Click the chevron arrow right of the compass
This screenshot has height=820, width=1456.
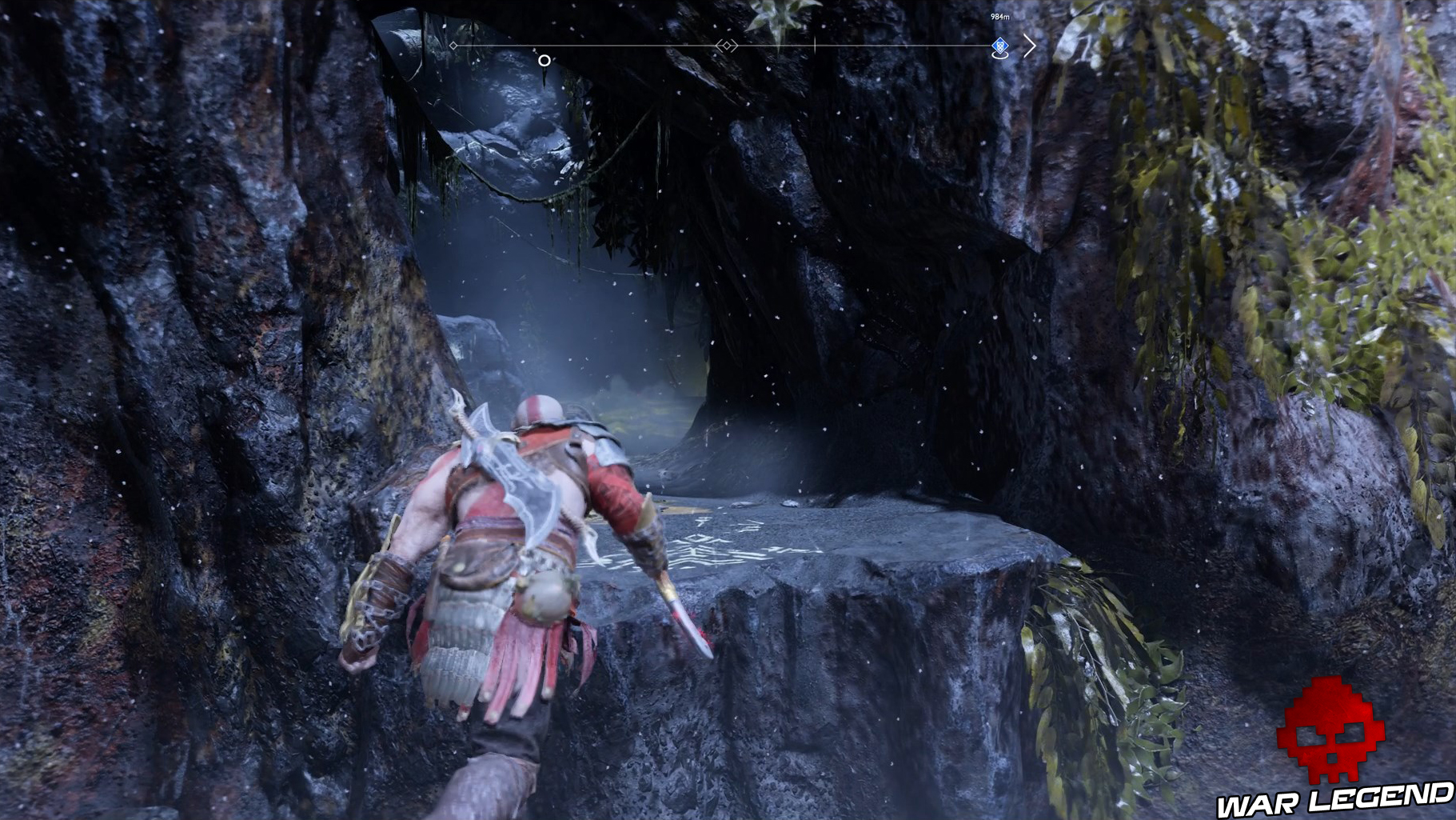point(1030,46)
